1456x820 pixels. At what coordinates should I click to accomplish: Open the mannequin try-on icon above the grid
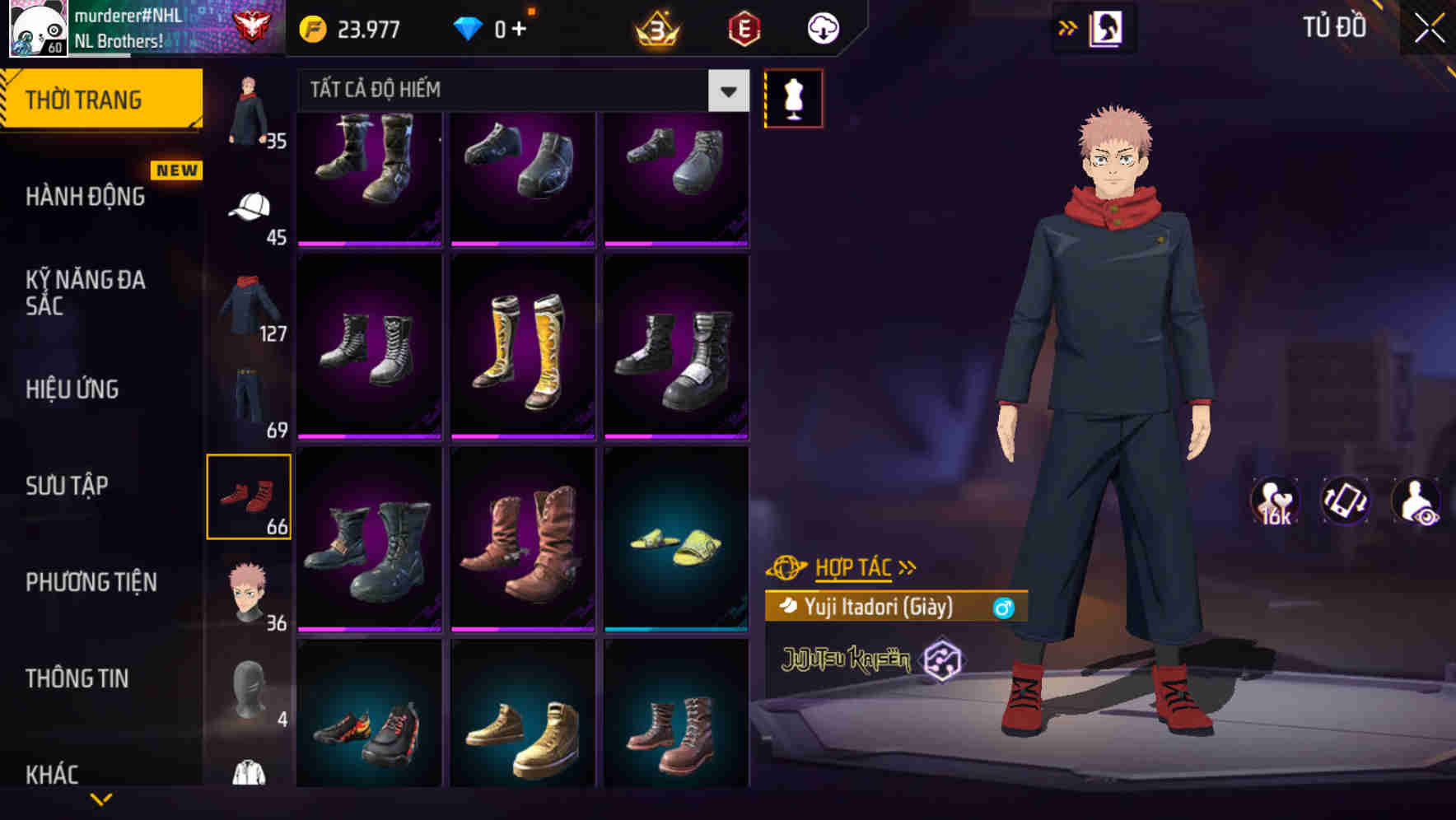(793, 97)
